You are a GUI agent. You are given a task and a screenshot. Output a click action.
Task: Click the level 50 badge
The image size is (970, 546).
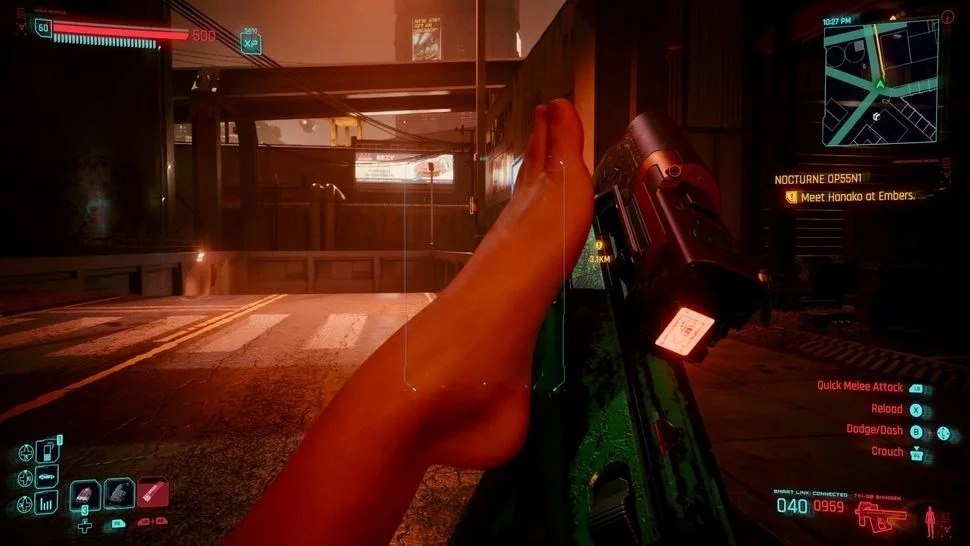(43, 28)
